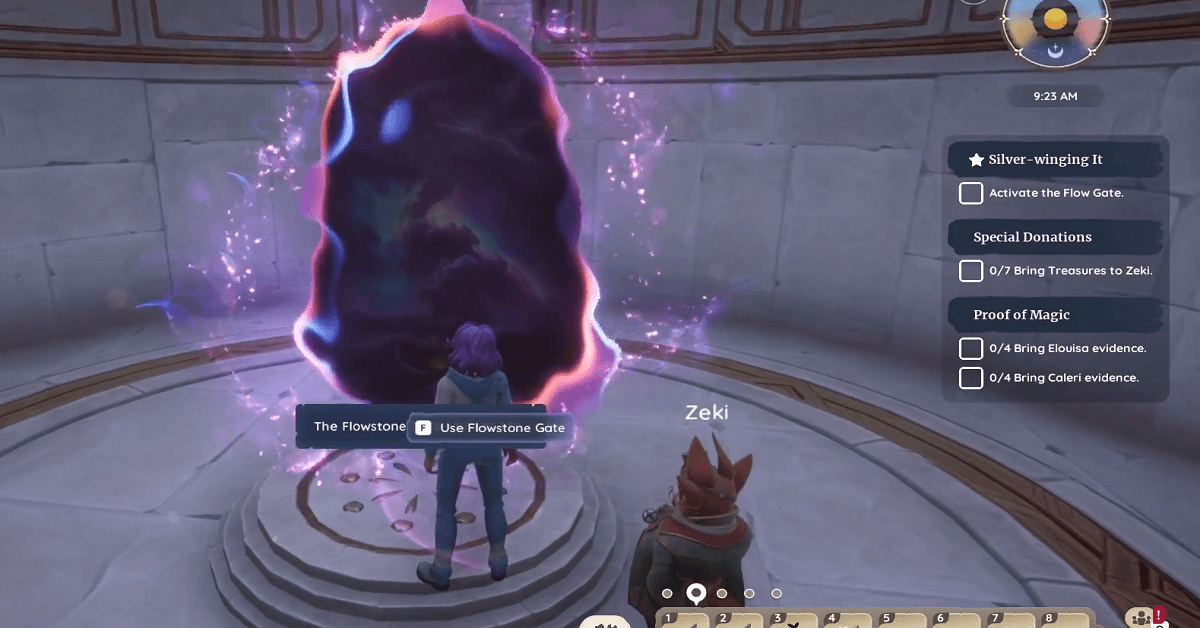Choose the Bring Caleri evidence objective
This screenshot has height=628, width=1200.
pos(1063,378)
